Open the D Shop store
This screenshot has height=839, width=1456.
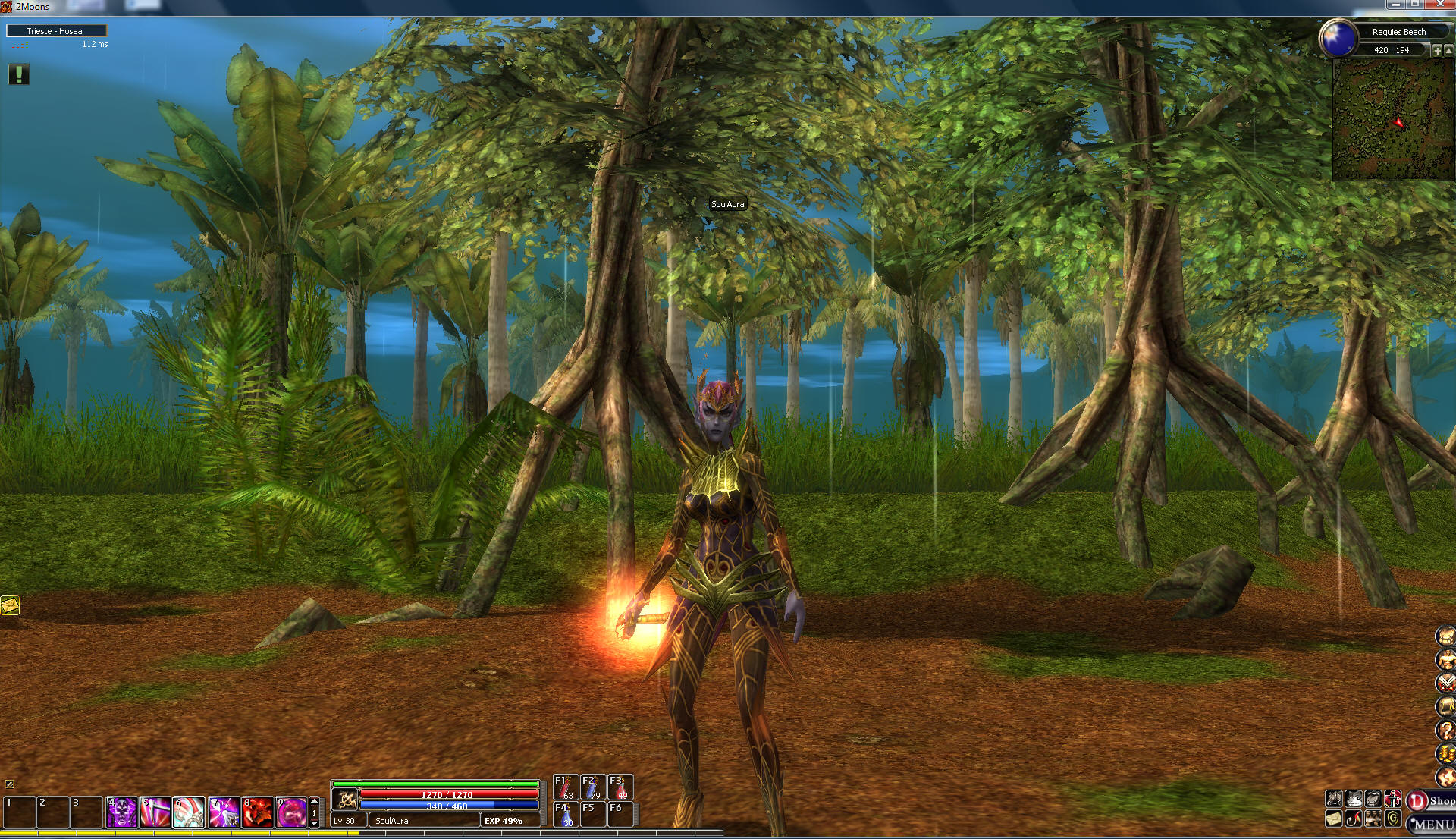click(x=1432, y=801)
